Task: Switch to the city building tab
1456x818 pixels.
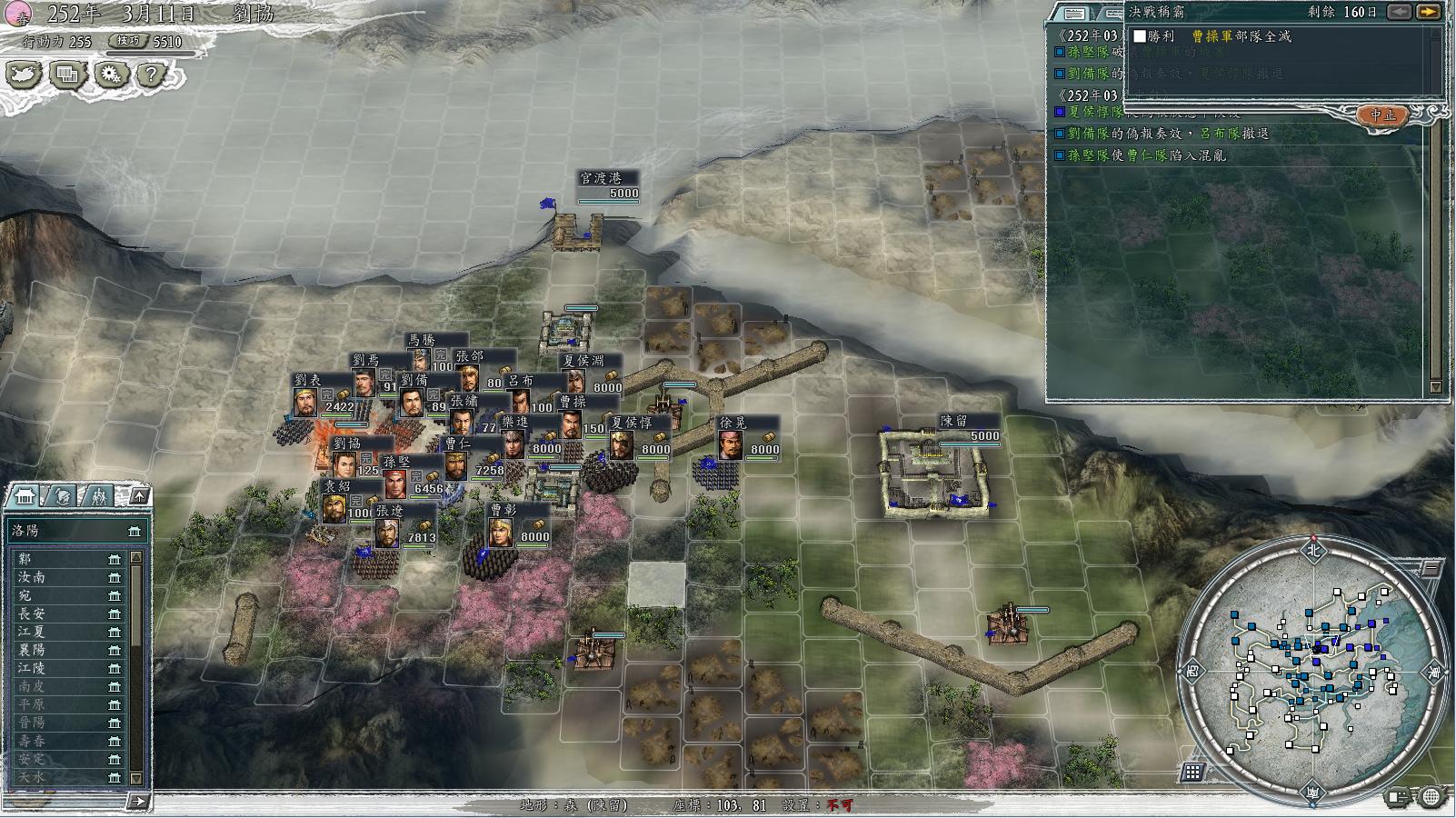Action: tap(25, 495)
